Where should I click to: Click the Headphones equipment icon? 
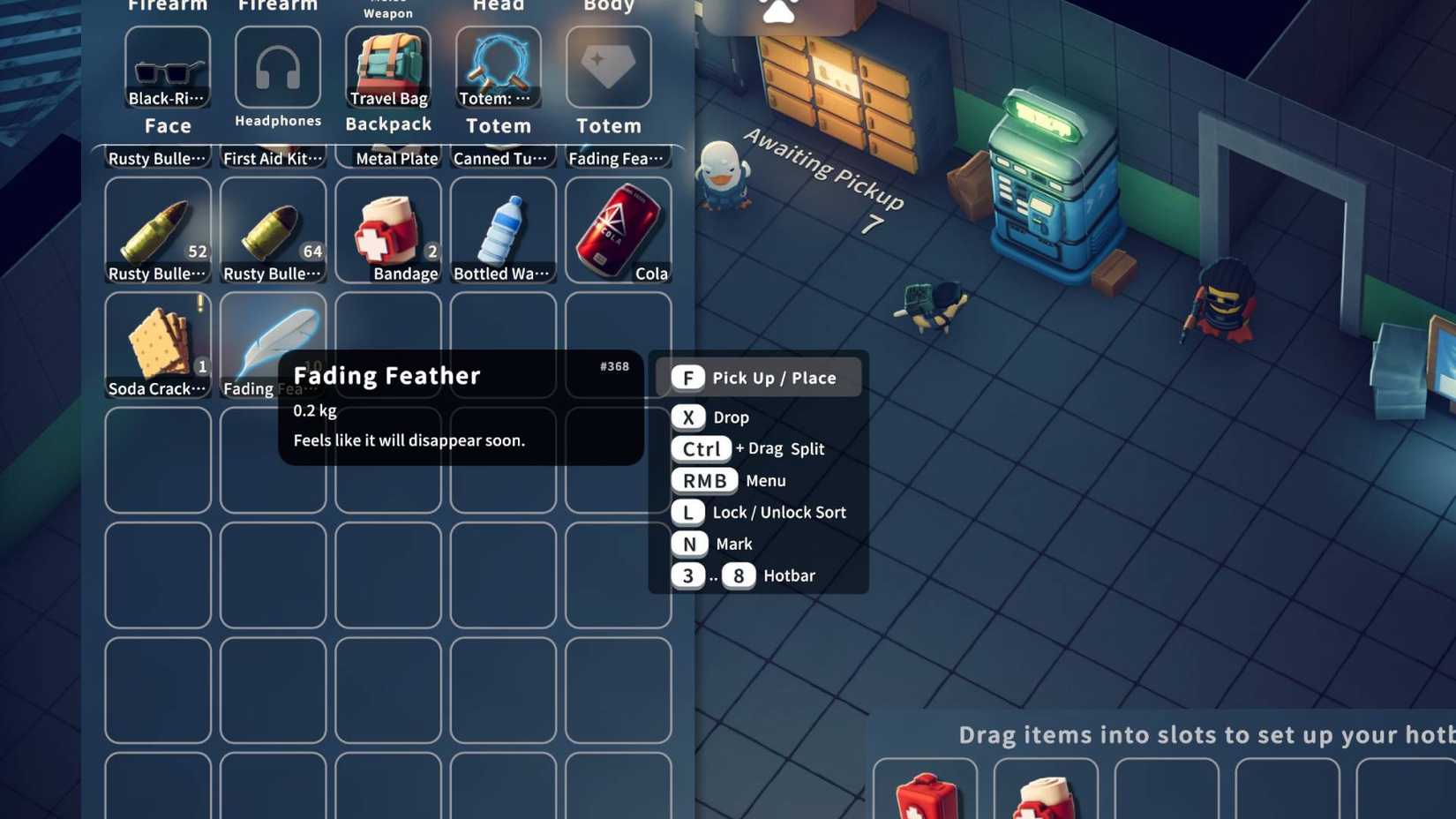[x=277, y=66]
